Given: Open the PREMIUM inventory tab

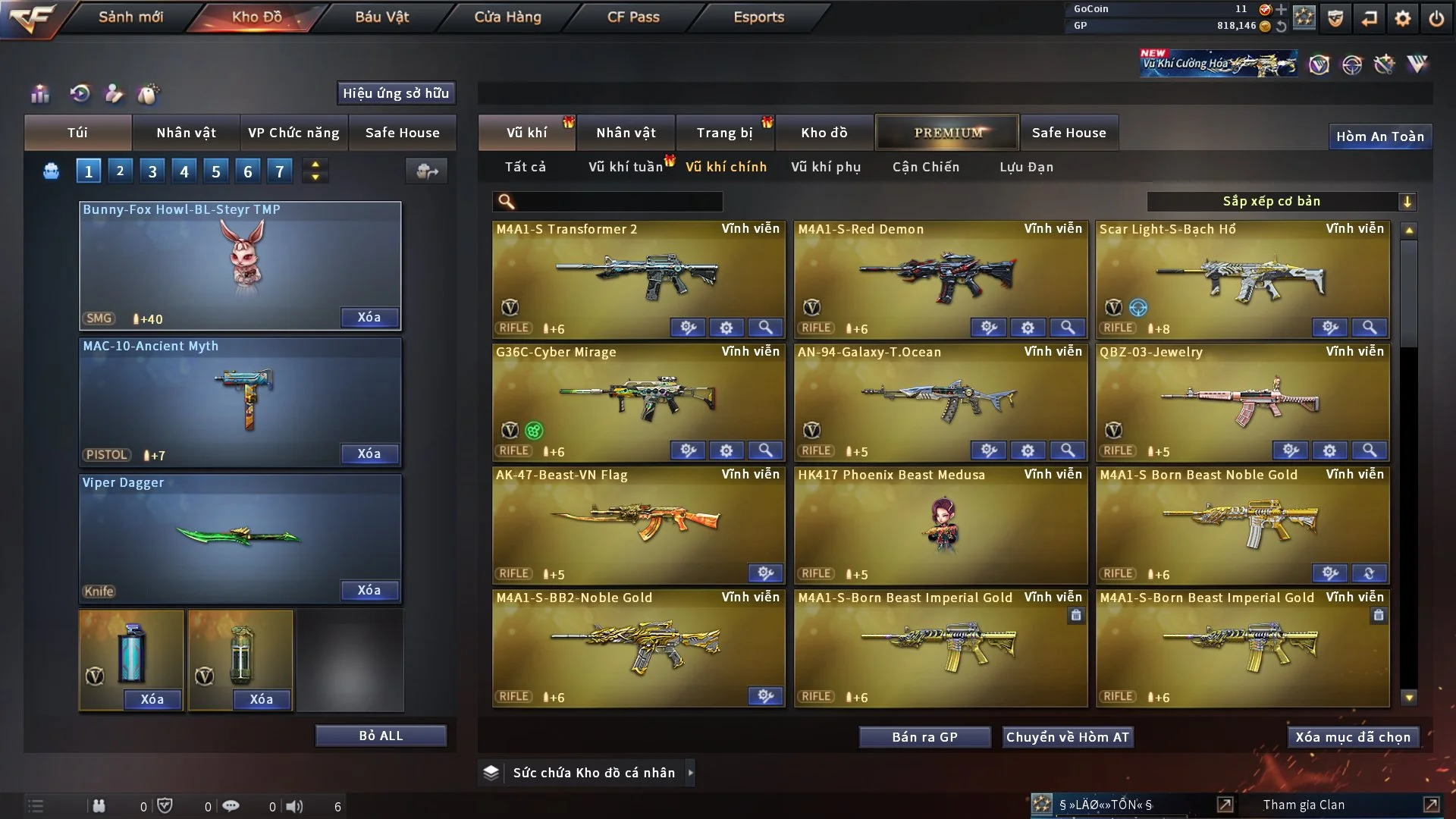Looking at the screenshot, I should [948, 133].
